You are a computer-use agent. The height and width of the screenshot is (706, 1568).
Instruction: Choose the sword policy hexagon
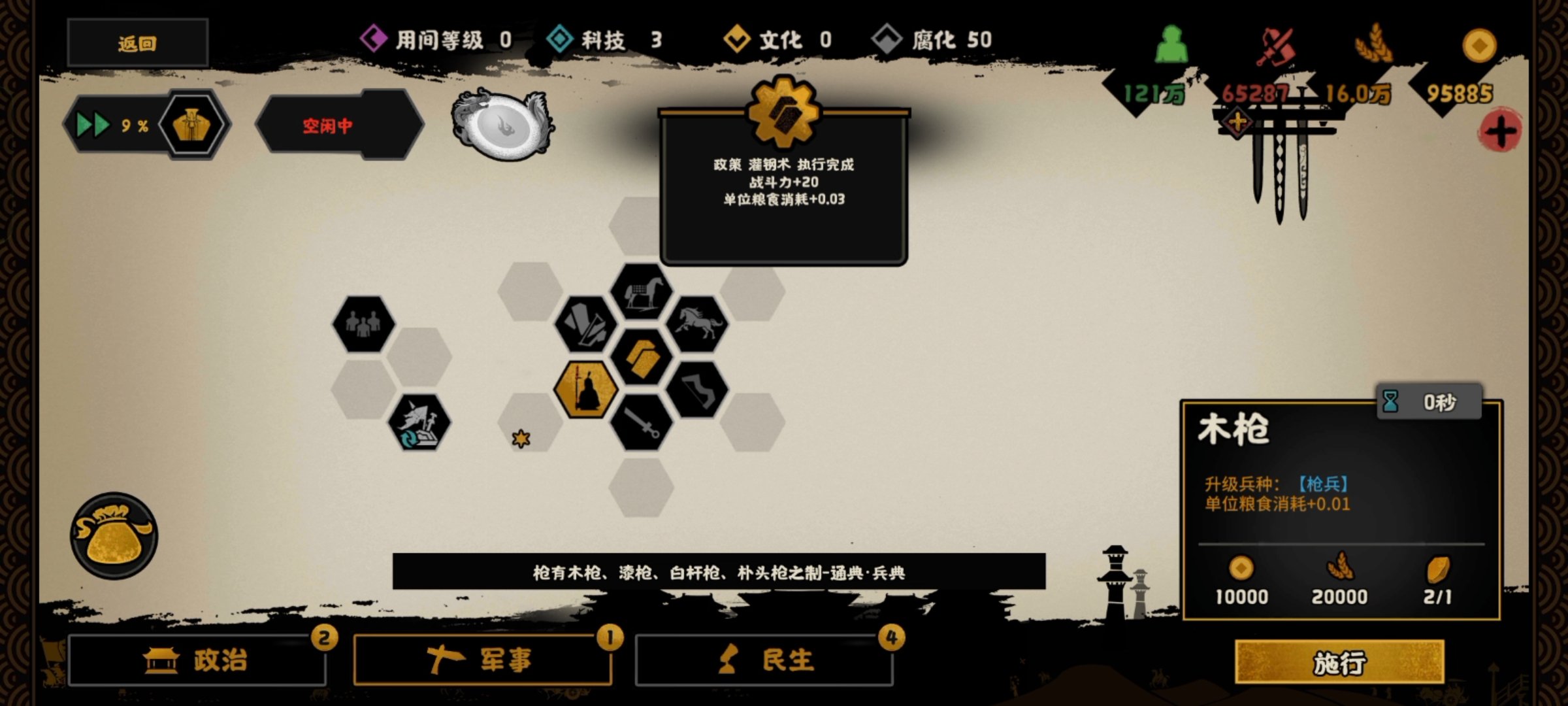tap(641, 422)
